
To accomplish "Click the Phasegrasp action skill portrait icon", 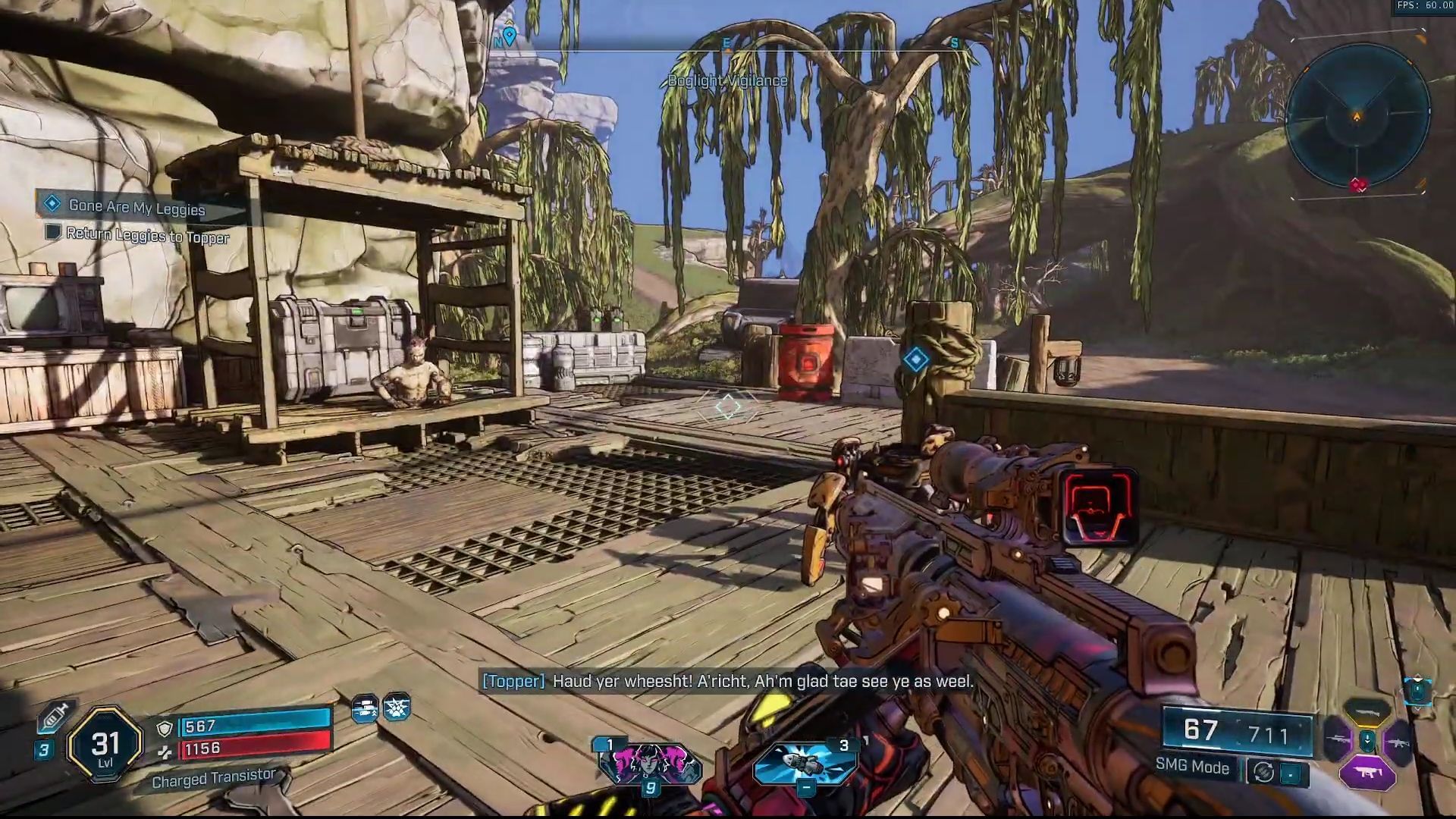I will point(650,762).
